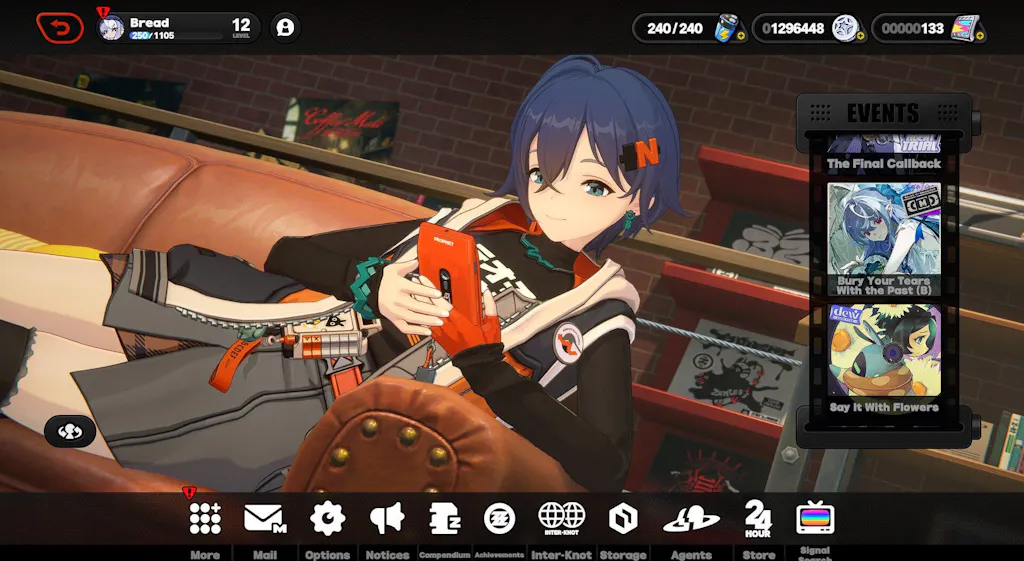Open the More menu
The image size is (1024, 561).
[x=205, y=518]
